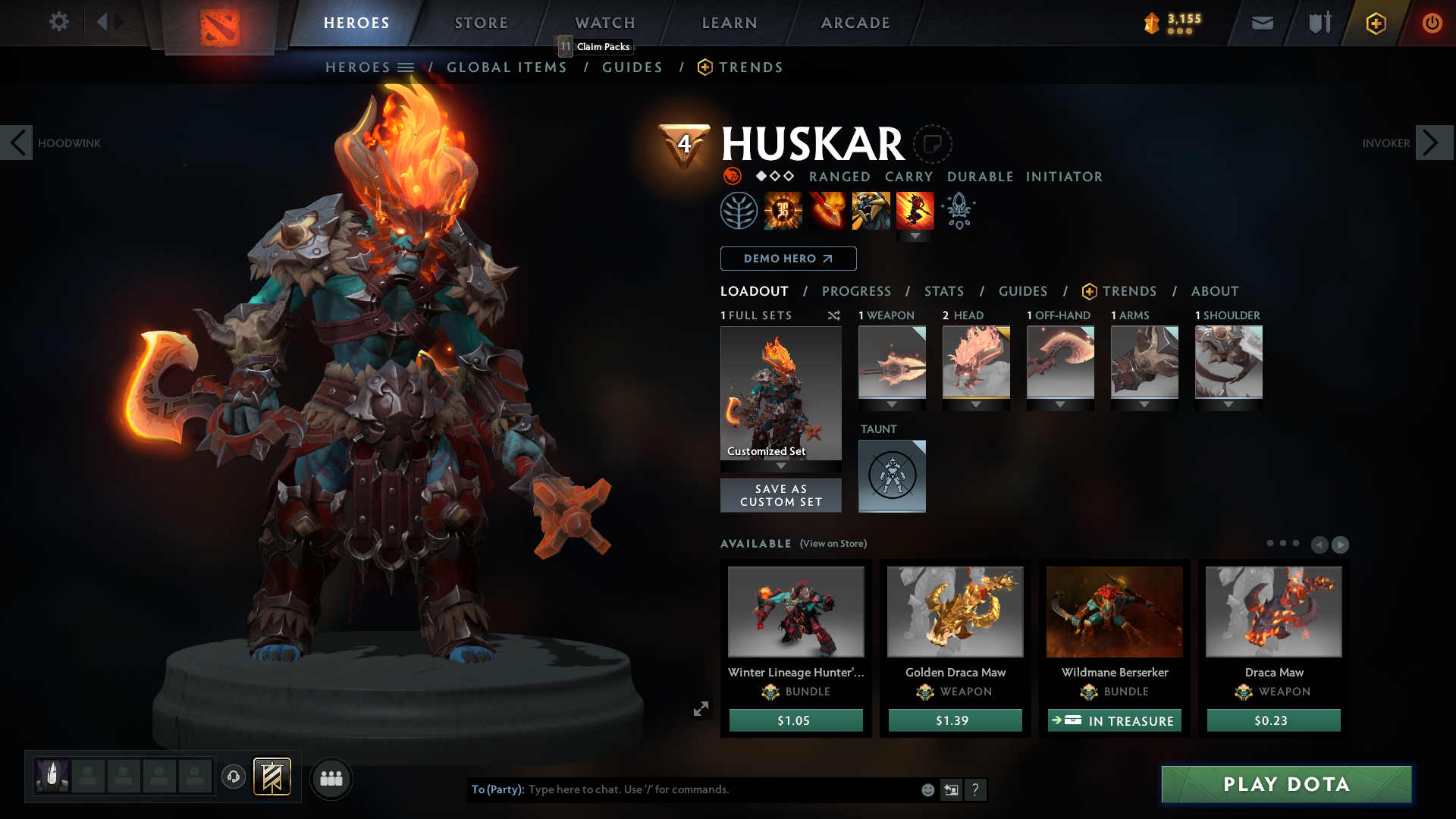Click the armory shield icon in top bar

pyautogui.click(x=1319, y=22)
